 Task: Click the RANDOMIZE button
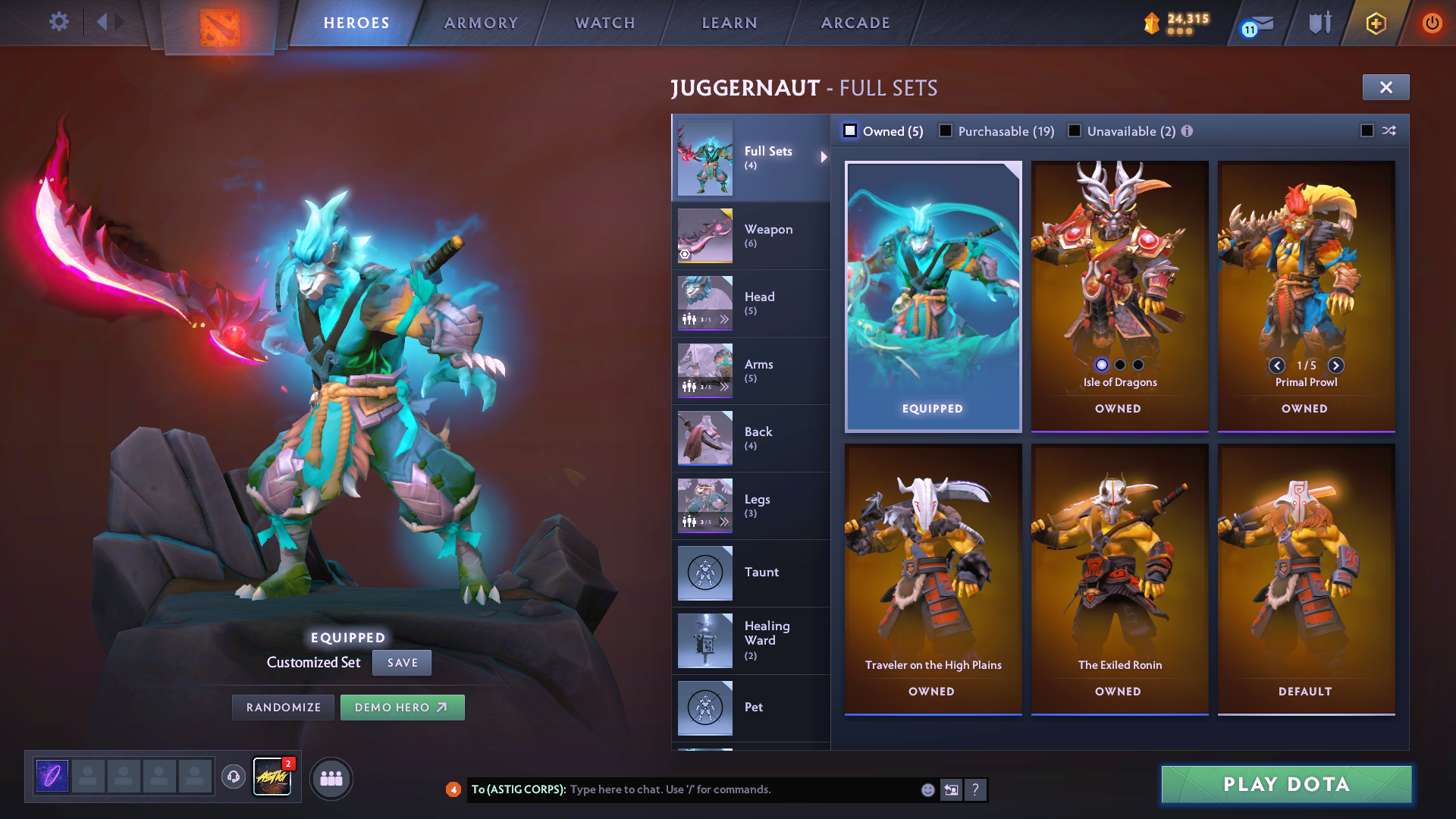282,707
